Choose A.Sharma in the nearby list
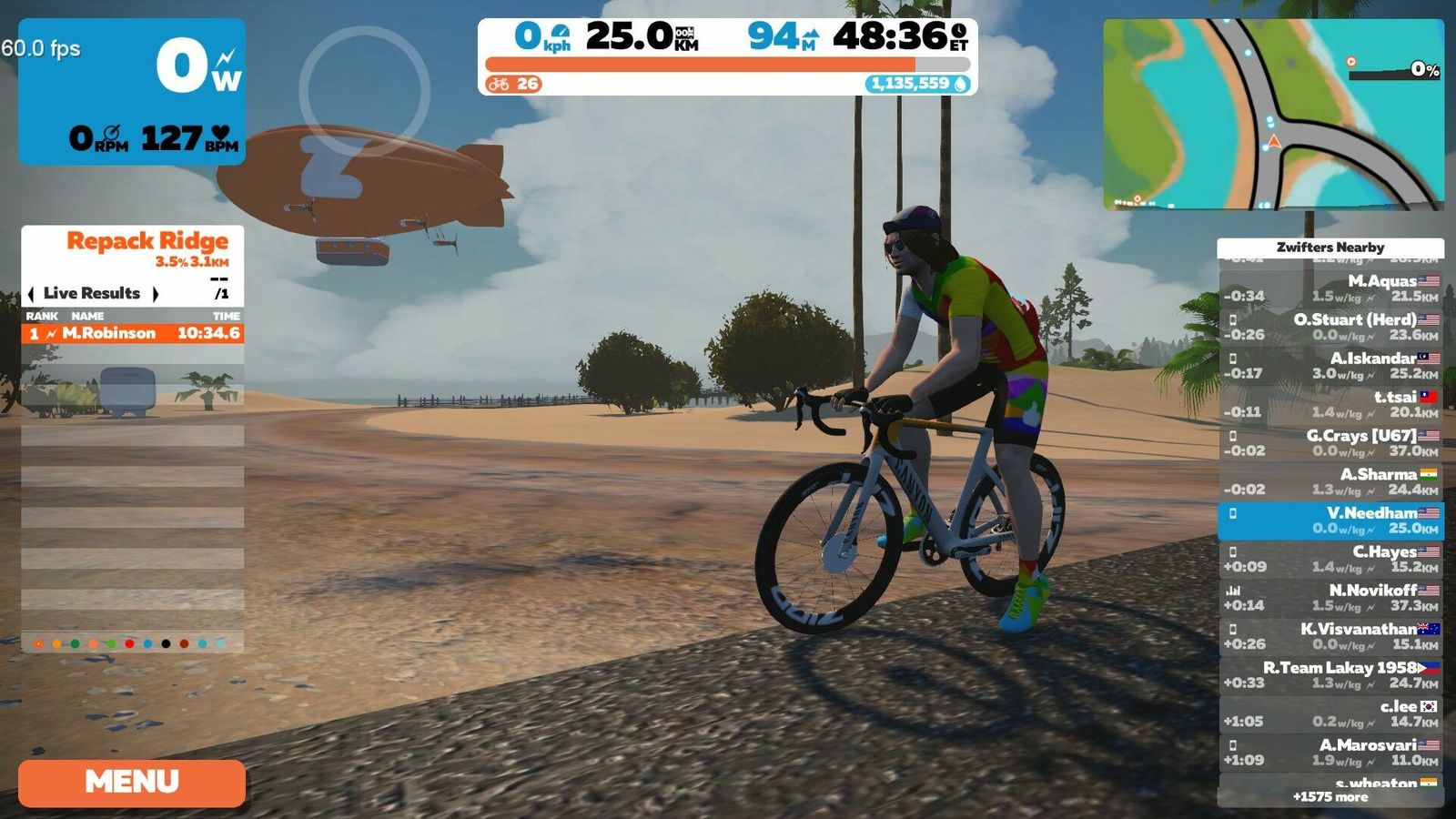 tap(1330, 481)
